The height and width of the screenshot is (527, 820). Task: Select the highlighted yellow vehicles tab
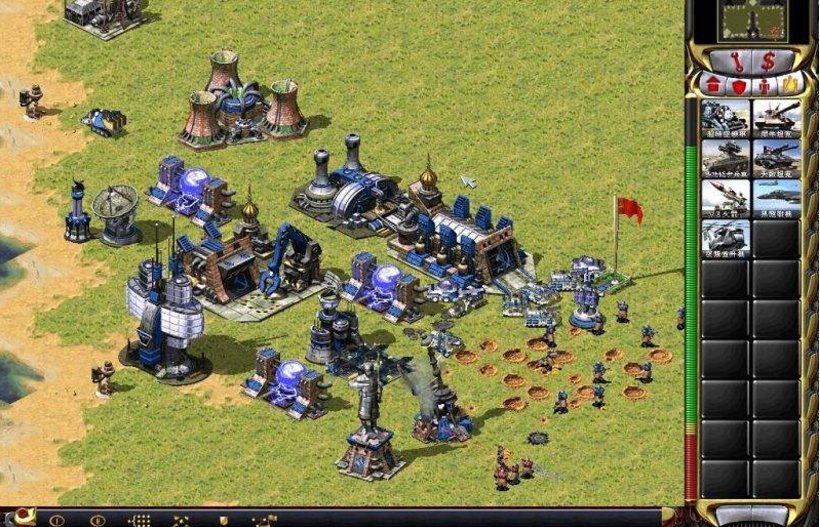(791, 85)
